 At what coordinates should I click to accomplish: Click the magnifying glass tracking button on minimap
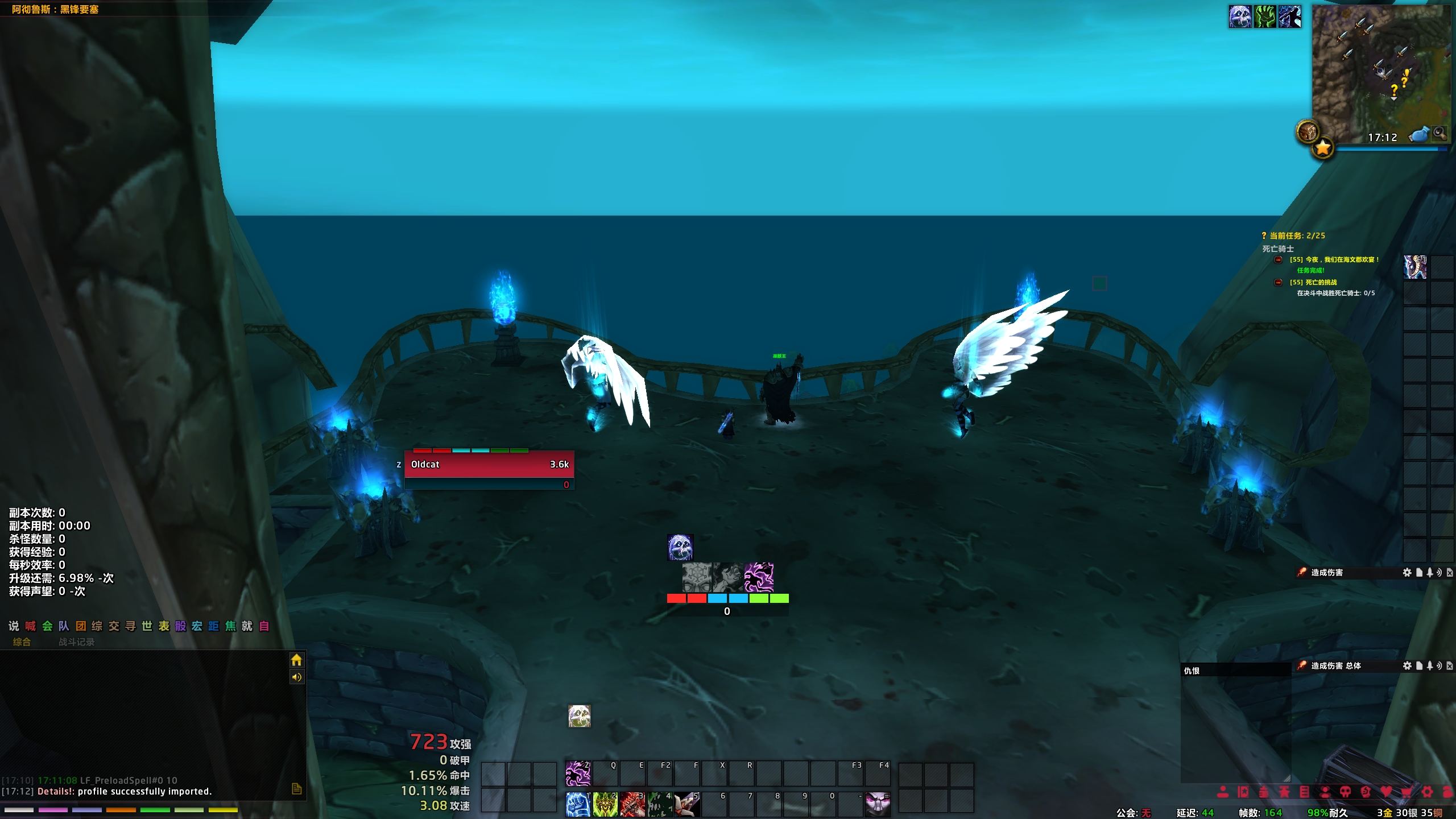tap(1440, 134)
